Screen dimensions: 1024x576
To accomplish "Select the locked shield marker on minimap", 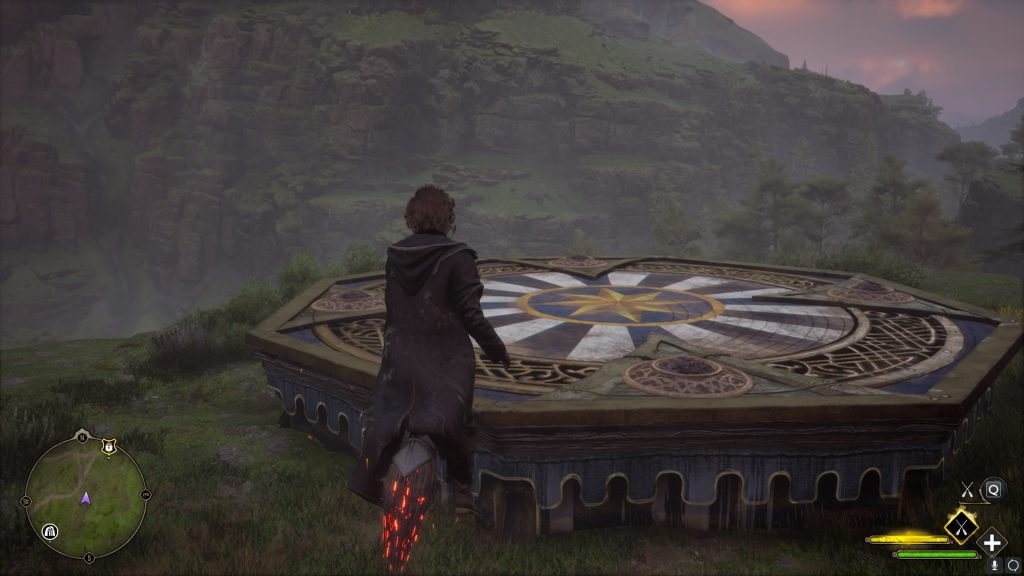I will tap(107, 447).
